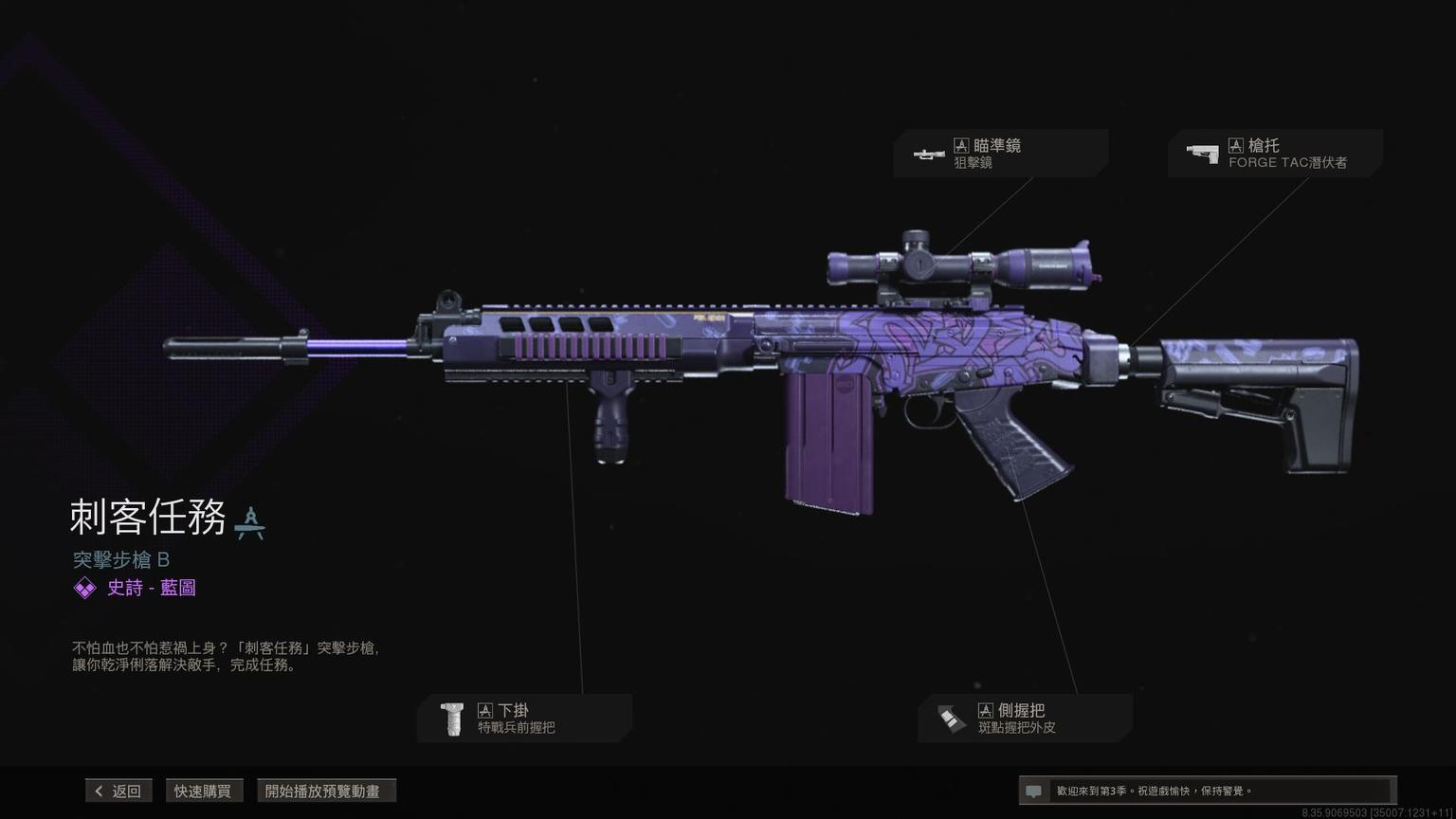1456x819 pixels.
Task: Open the 下掛 foregrip attachment label
Action: pyautogui.click(x=524, y=719)
